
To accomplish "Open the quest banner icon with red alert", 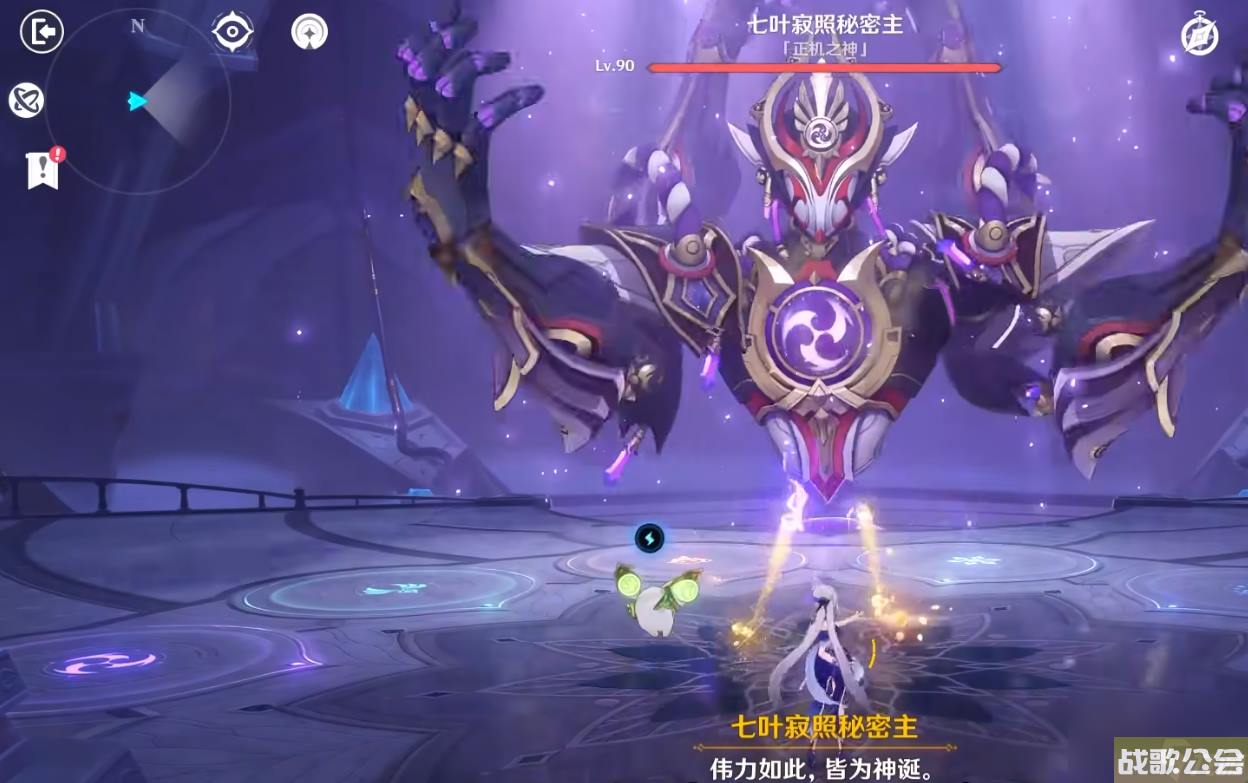I will (x=43, y=170).
